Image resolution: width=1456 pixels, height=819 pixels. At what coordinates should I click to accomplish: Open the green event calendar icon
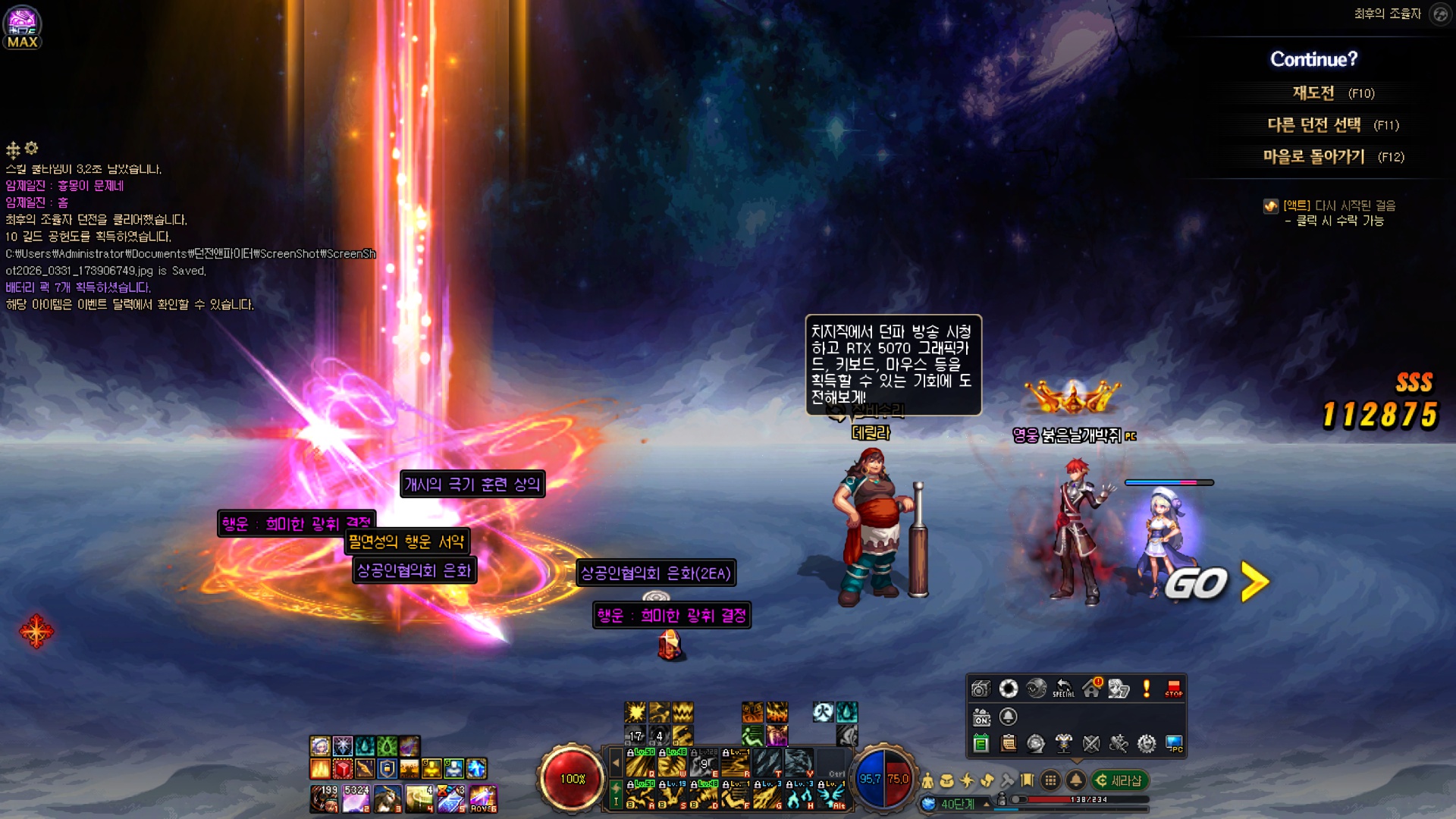pos(981,744)
